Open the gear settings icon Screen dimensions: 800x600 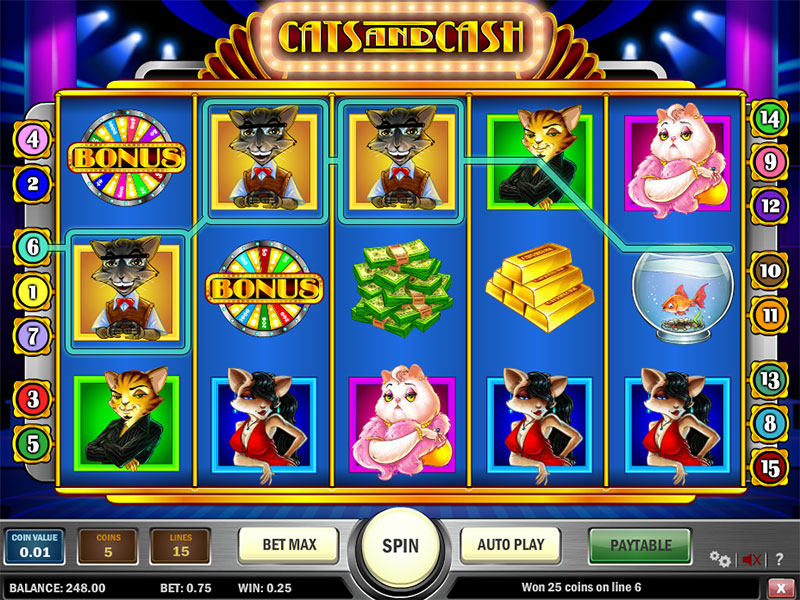pyautogui.click(x=718, y=558)
